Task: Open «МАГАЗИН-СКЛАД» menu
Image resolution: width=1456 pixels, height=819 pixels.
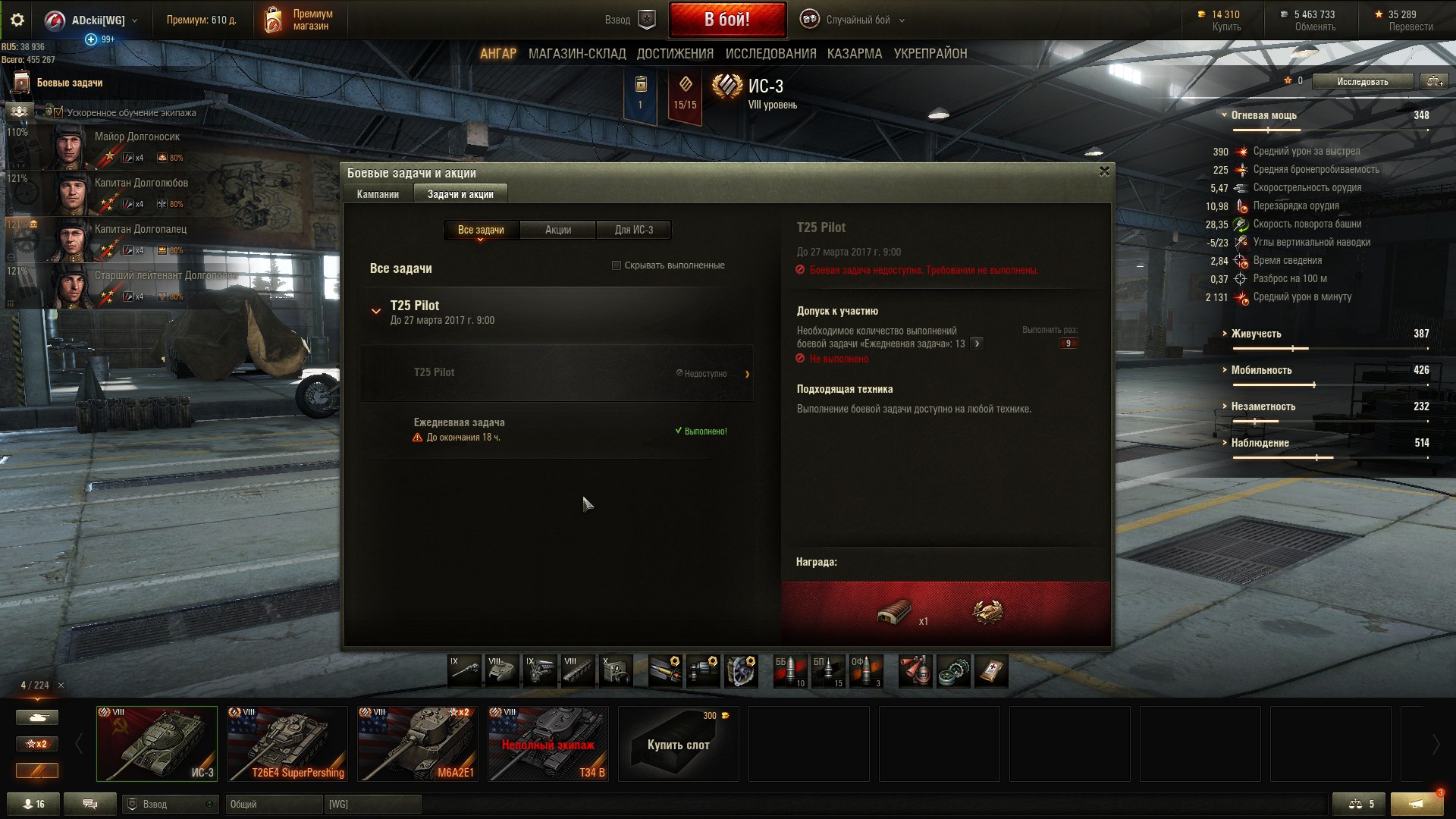Action: [x=576, y=54]
